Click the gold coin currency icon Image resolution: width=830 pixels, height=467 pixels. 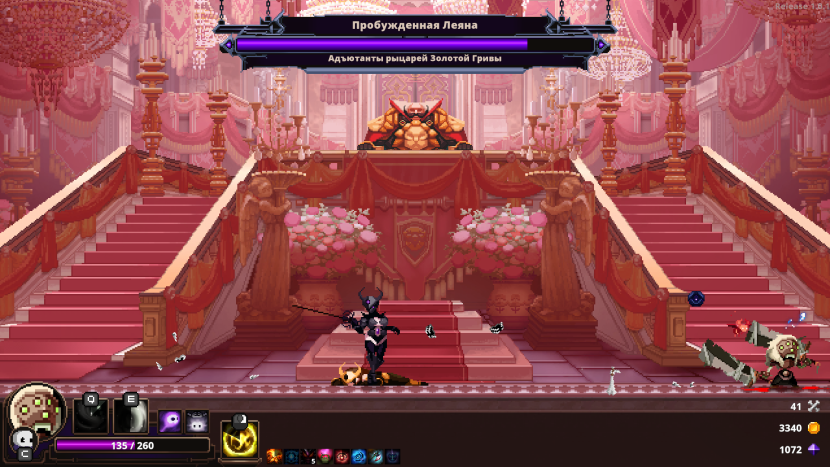pos(812,428)
